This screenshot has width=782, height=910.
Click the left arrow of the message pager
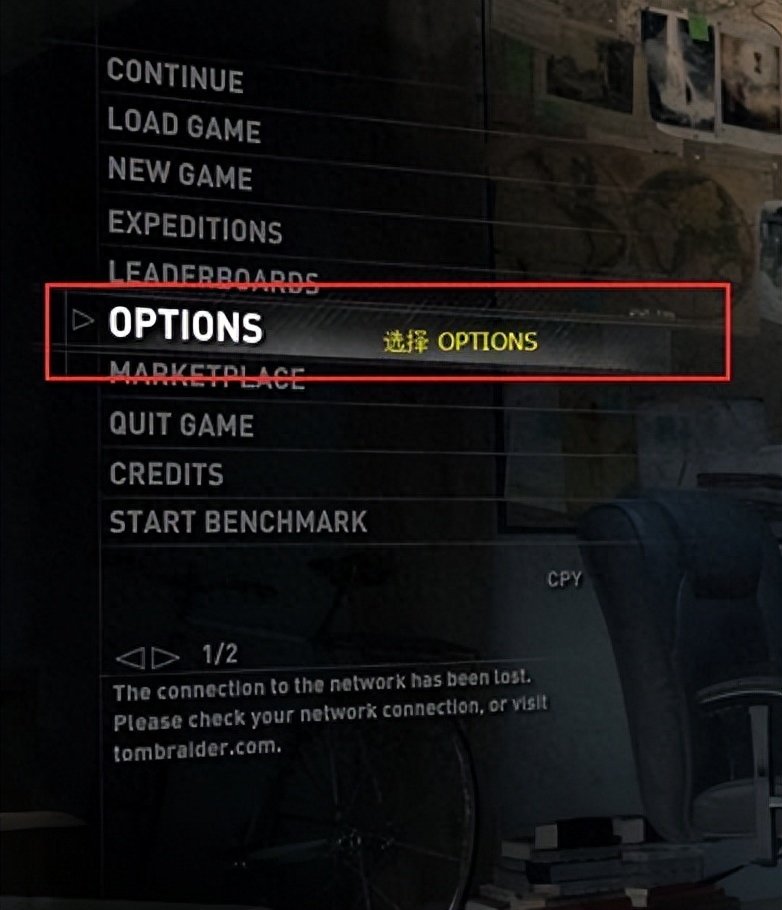click(131, 658)
